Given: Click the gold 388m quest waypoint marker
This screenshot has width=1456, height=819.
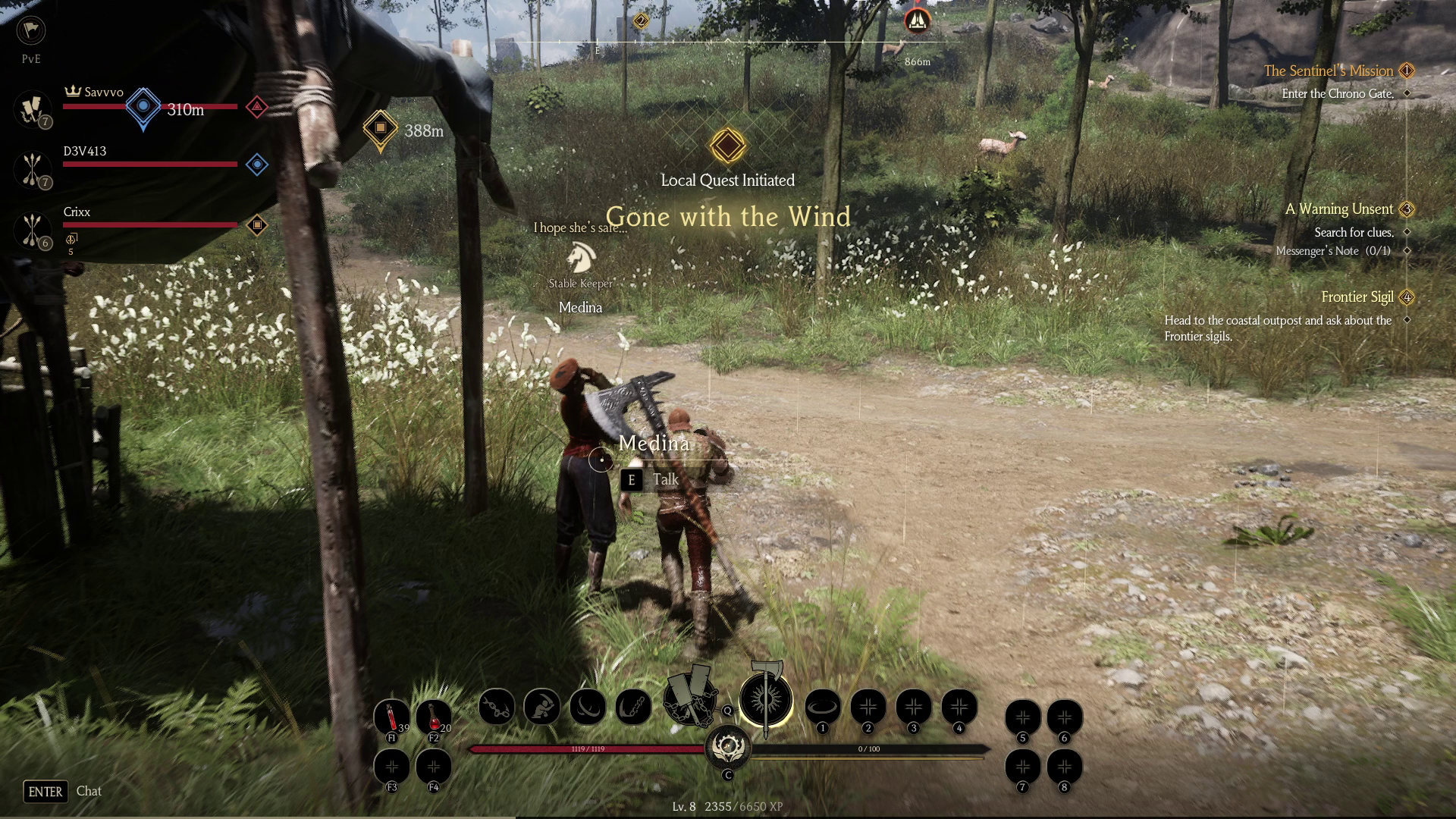Looking at the screenshot, I should click(381, 128).
